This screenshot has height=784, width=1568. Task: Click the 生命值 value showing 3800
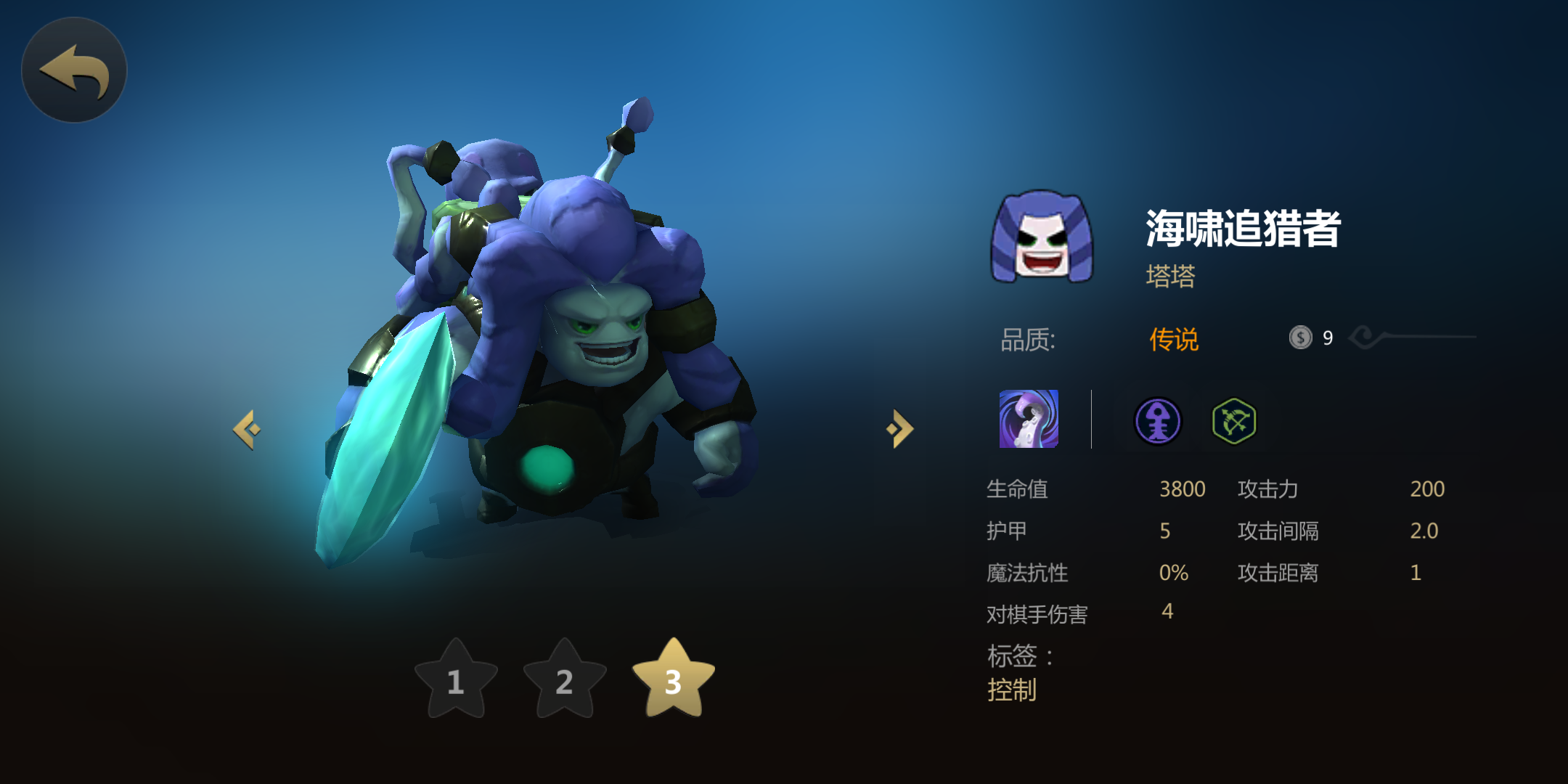[1183, 489]
